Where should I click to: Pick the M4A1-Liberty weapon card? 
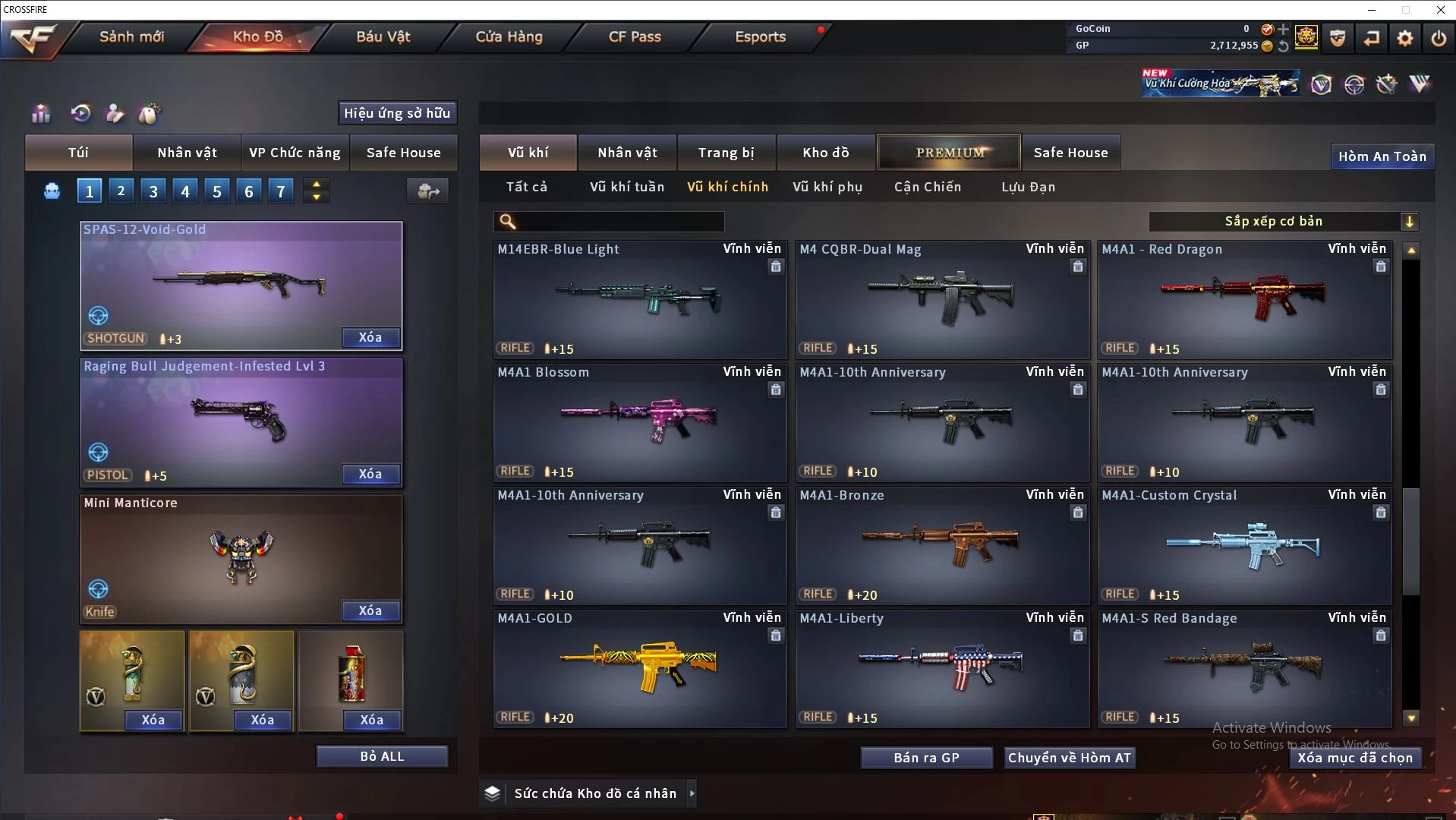[x=941, y=668]
